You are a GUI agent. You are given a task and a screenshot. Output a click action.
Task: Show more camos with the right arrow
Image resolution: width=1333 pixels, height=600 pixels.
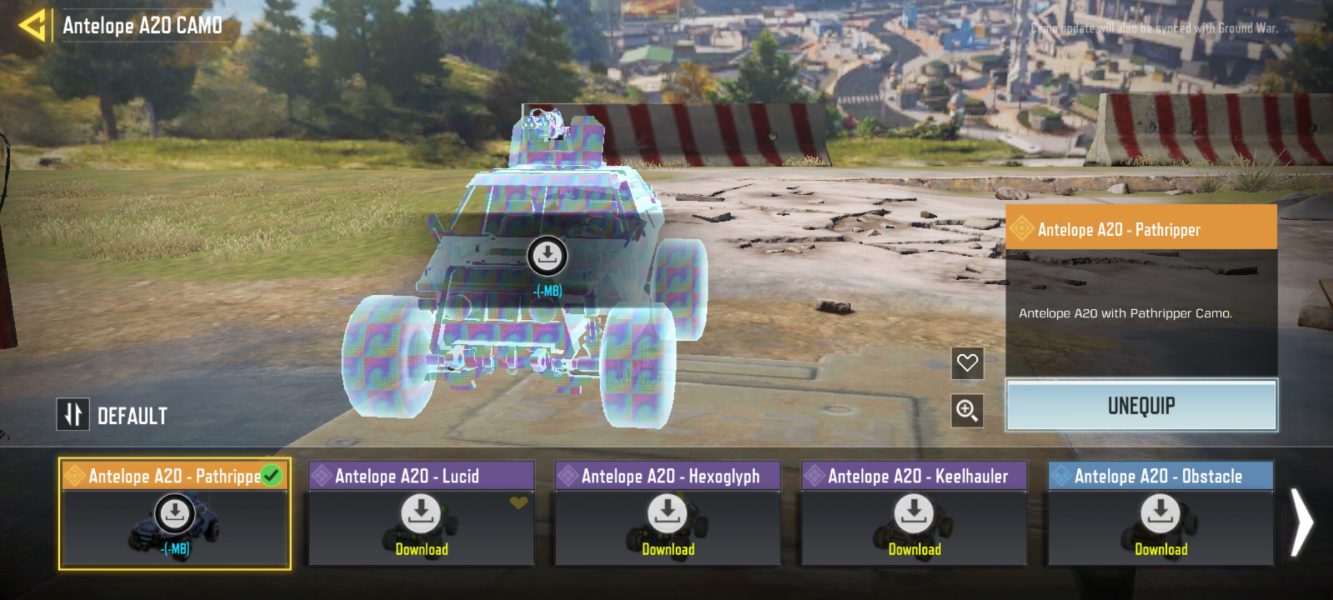pos(1301,521)
